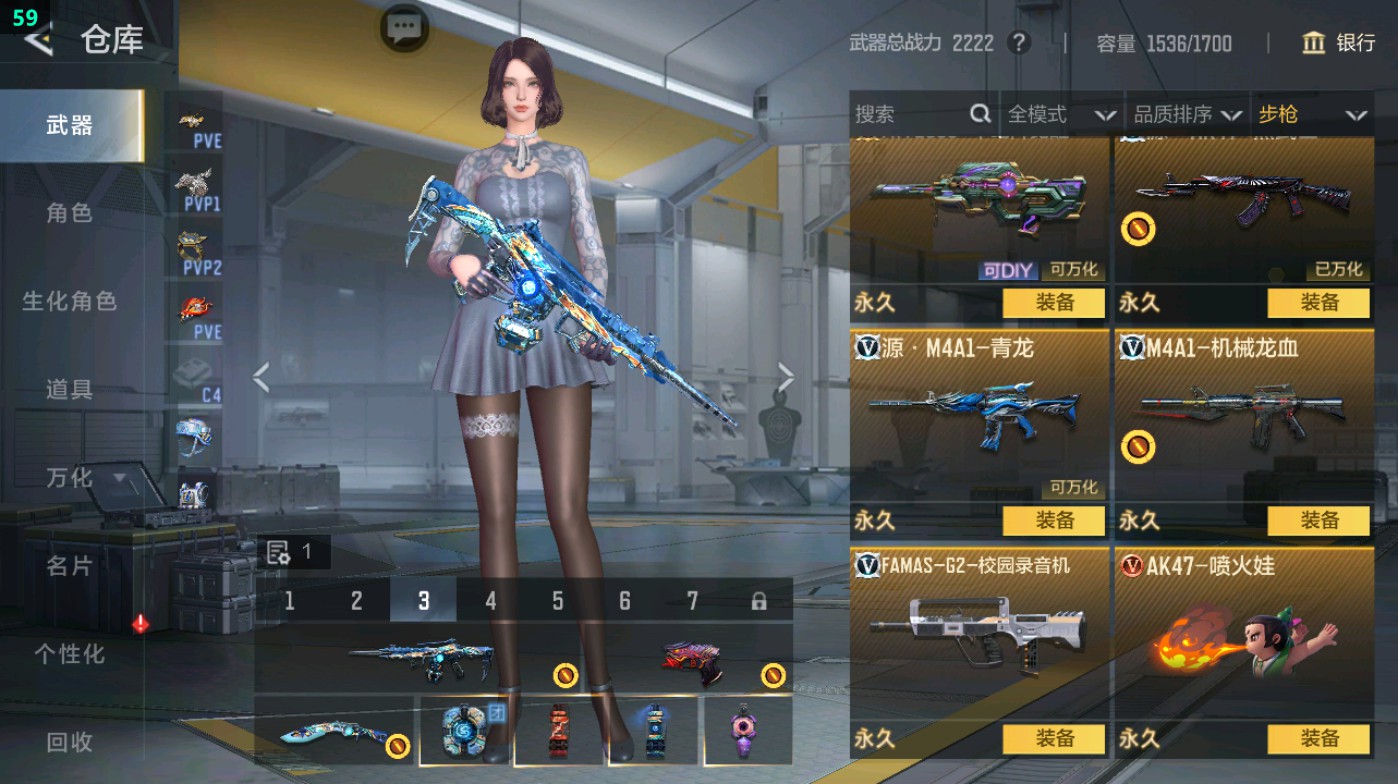Image resolution: width=1398 pixels, height=784 pixels.
Task: Go to the 个性化 section
Action: tap(69, 654)
